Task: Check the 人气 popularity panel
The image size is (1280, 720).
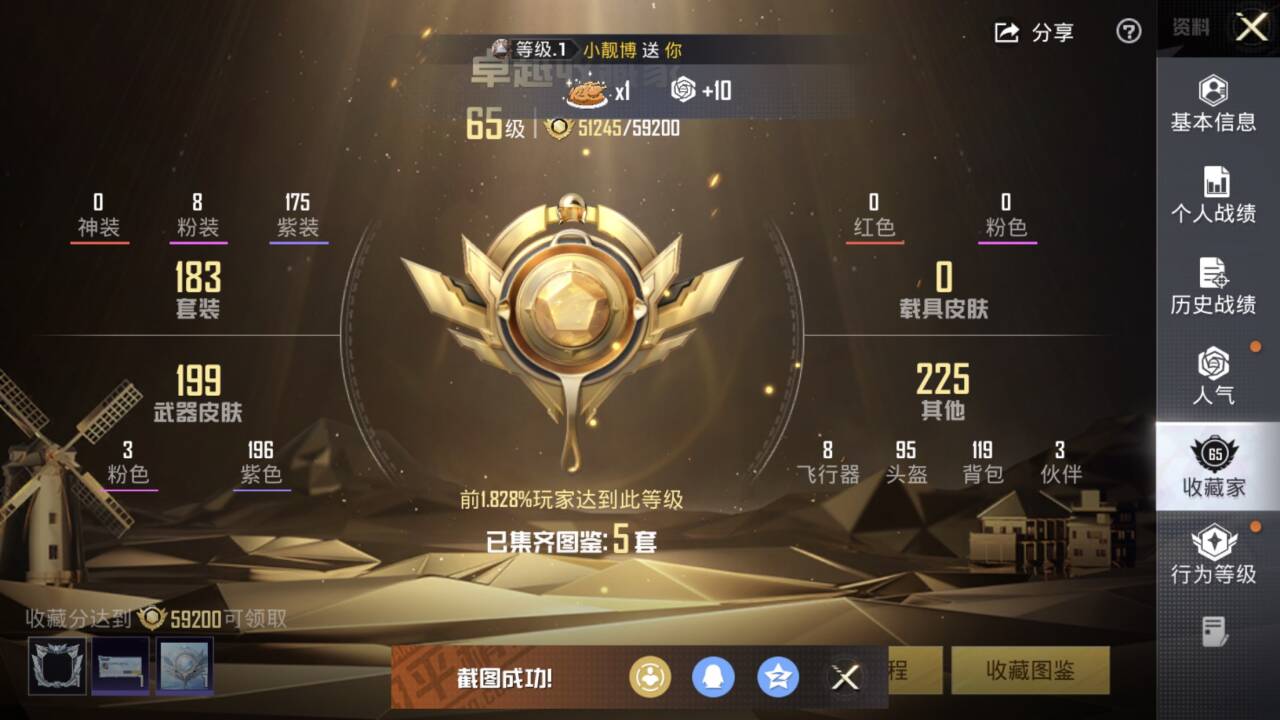Action: [1216, 373]
